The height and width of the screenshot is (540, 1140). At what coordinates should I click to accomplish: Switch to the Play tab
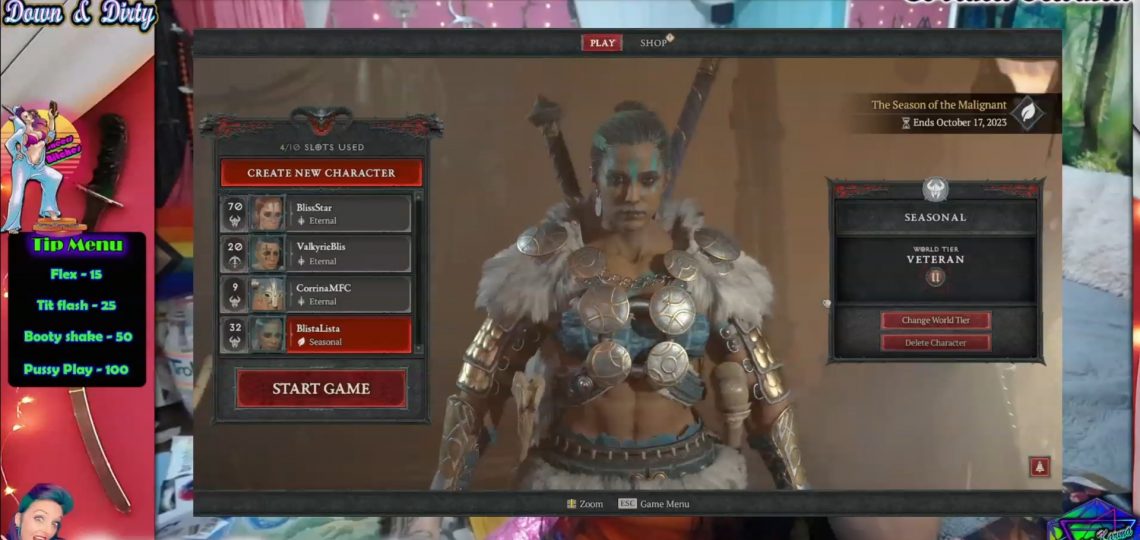click(x=602, y=43)
